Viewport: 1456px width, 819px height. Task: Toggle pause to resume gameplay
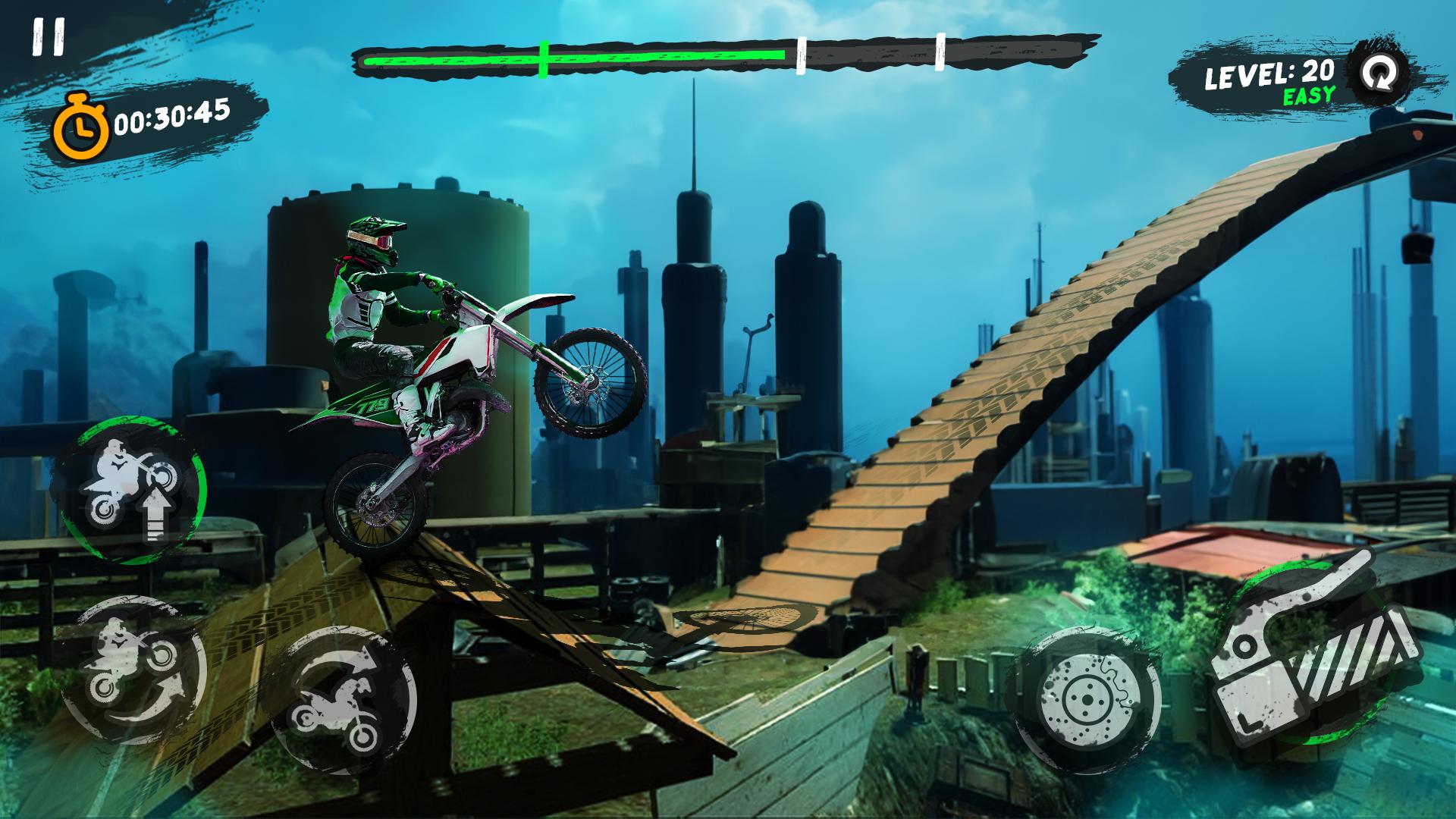click(x=47, y=36)
